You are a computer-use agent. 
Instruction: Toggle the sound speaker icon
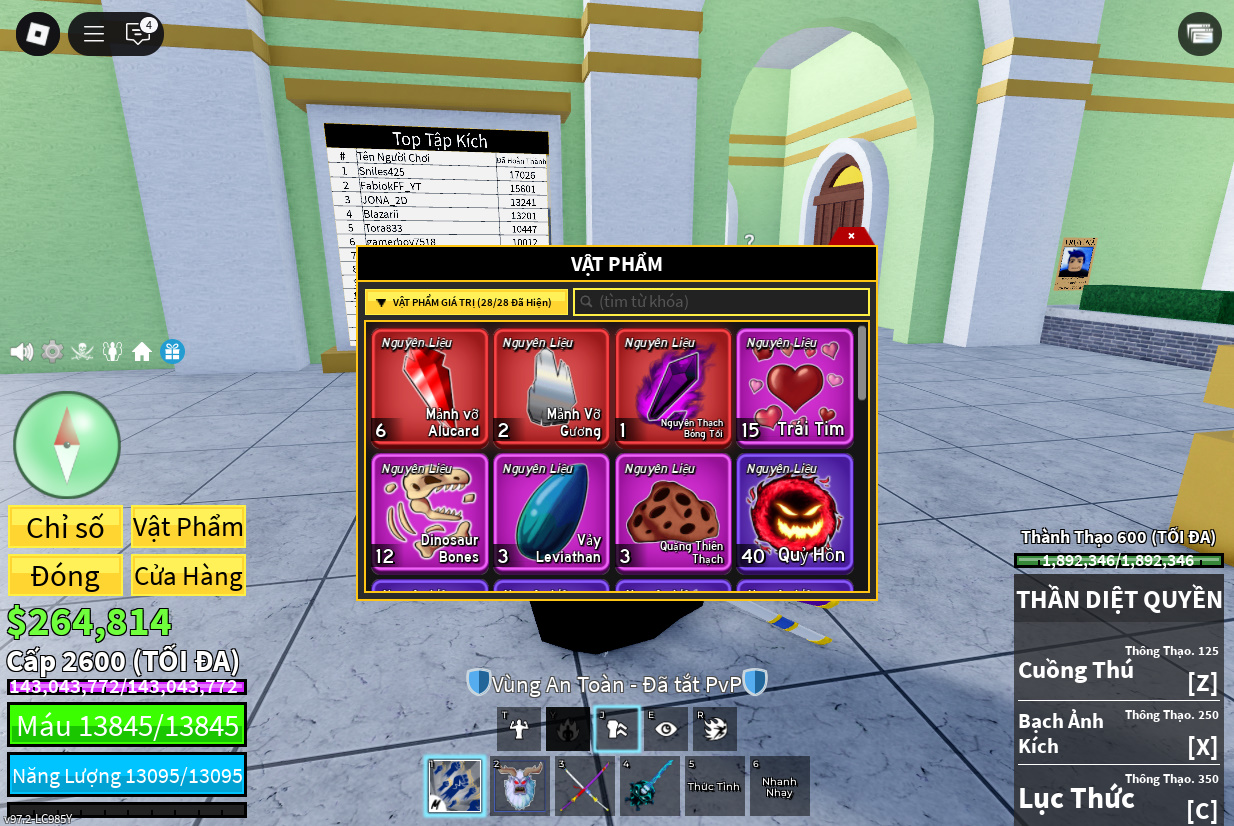click(21, 351)
